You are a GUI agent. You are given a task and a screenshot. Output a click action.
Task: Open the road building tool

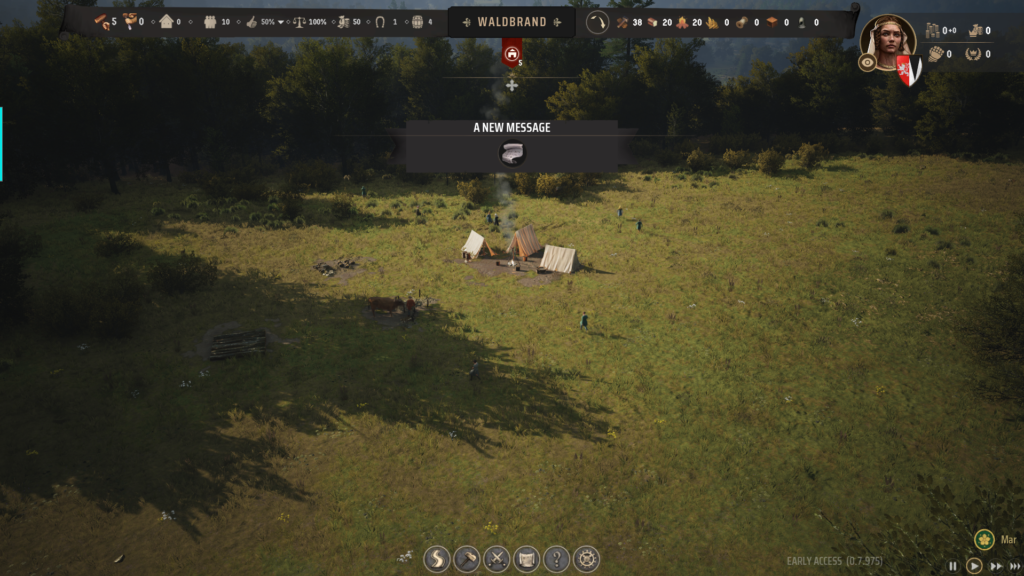(436, 560)
